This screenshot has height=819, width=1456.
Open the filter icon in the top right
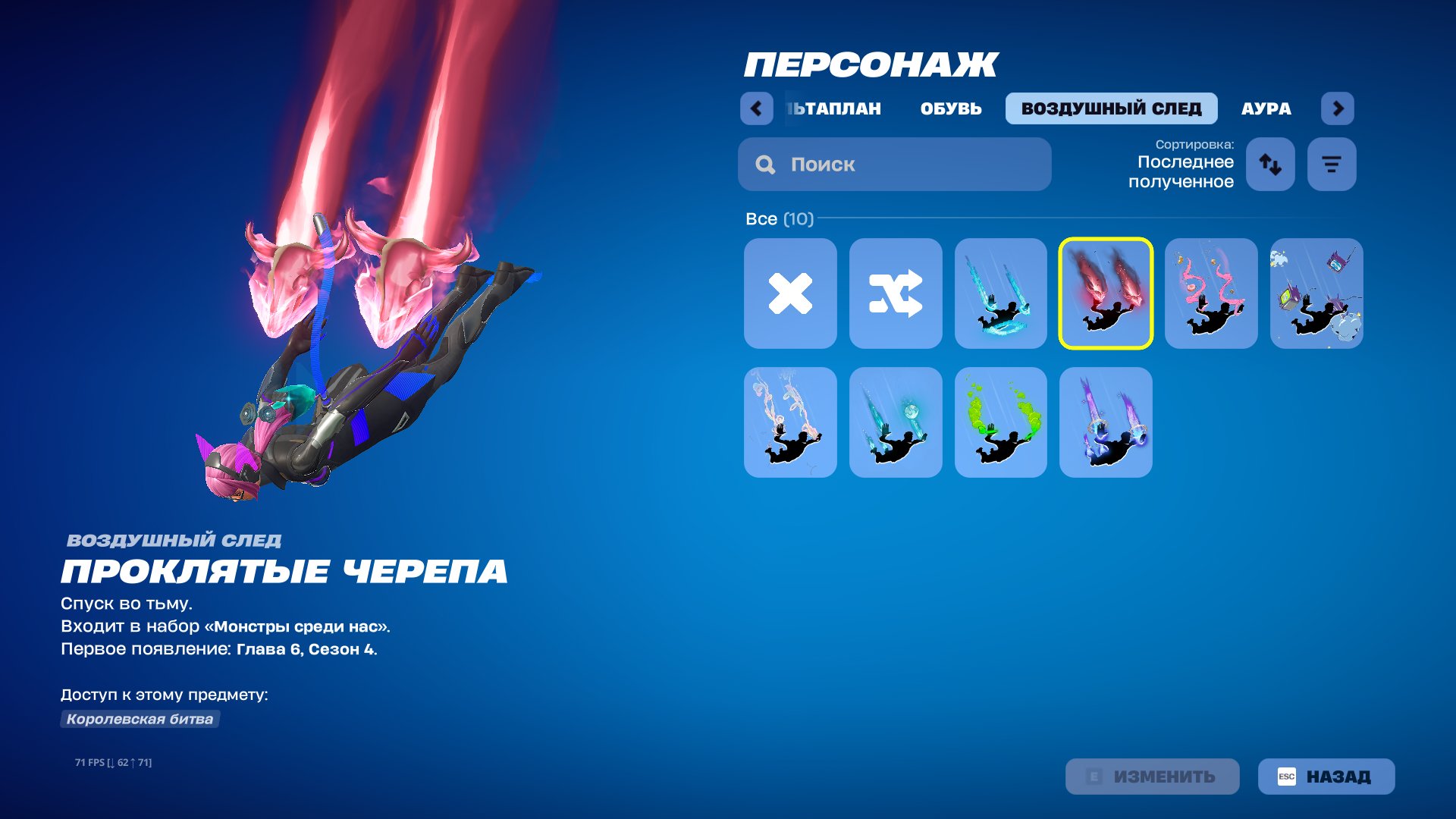[1331, 165]
